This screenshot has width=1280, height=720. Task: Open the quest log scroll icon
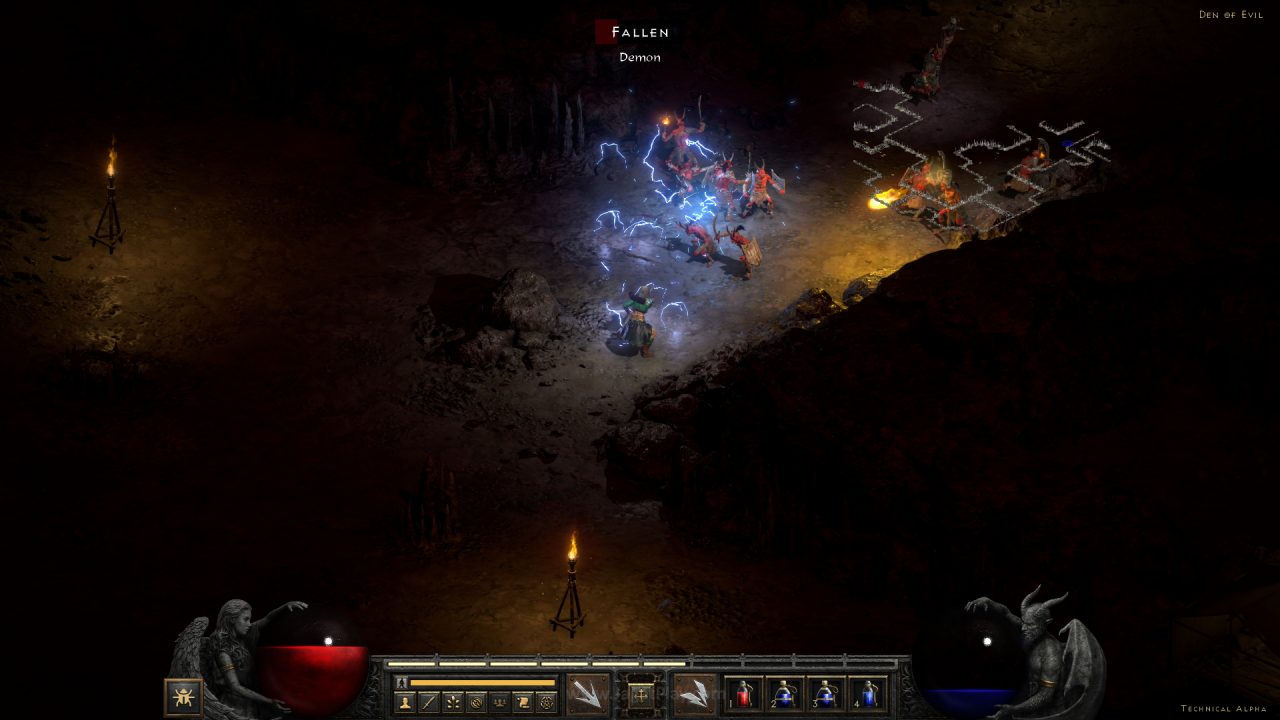pos(523,702)
